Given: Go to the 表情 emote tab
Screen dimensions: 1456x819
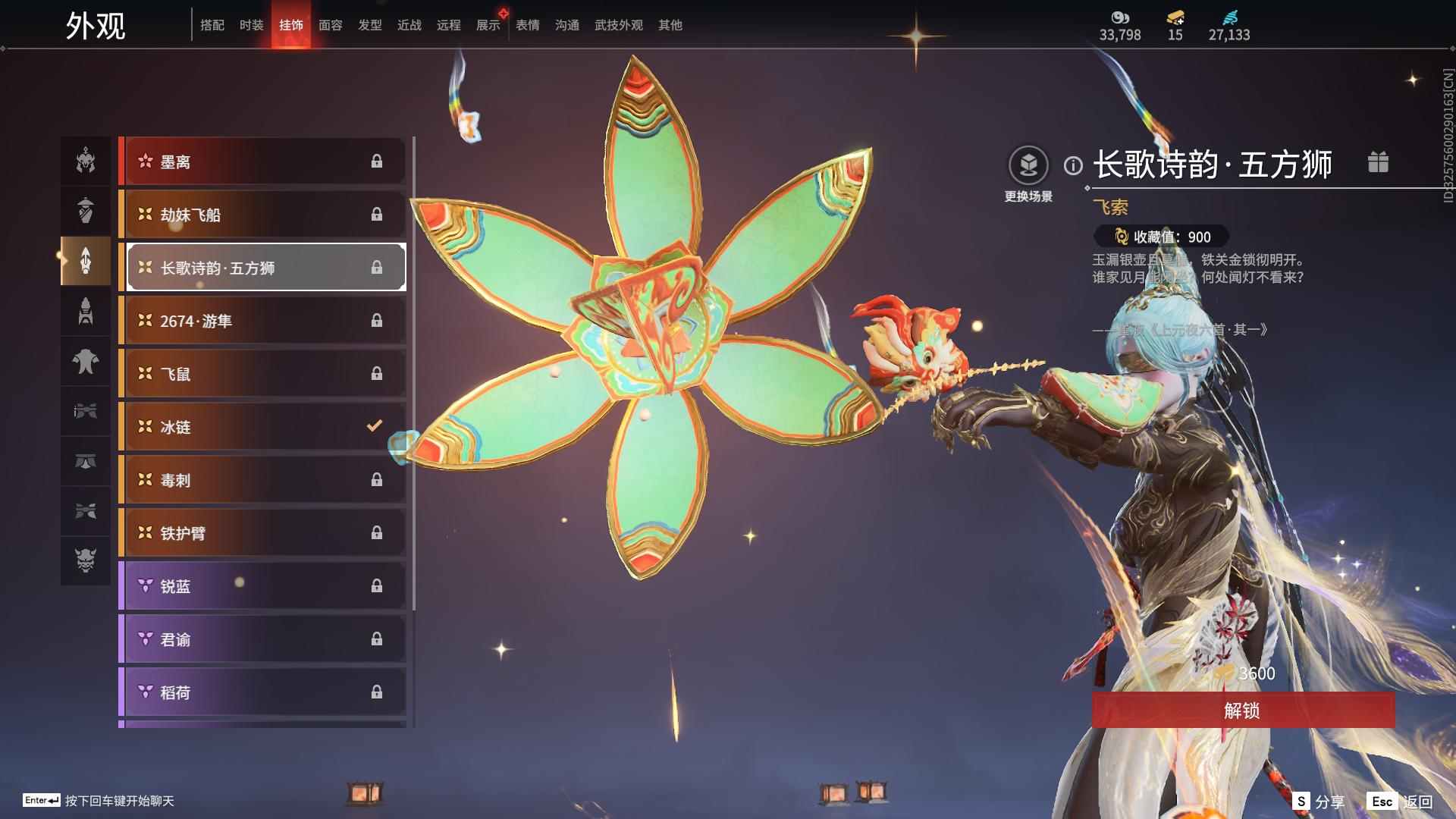Looking at the screenshot, I should 528,25.
